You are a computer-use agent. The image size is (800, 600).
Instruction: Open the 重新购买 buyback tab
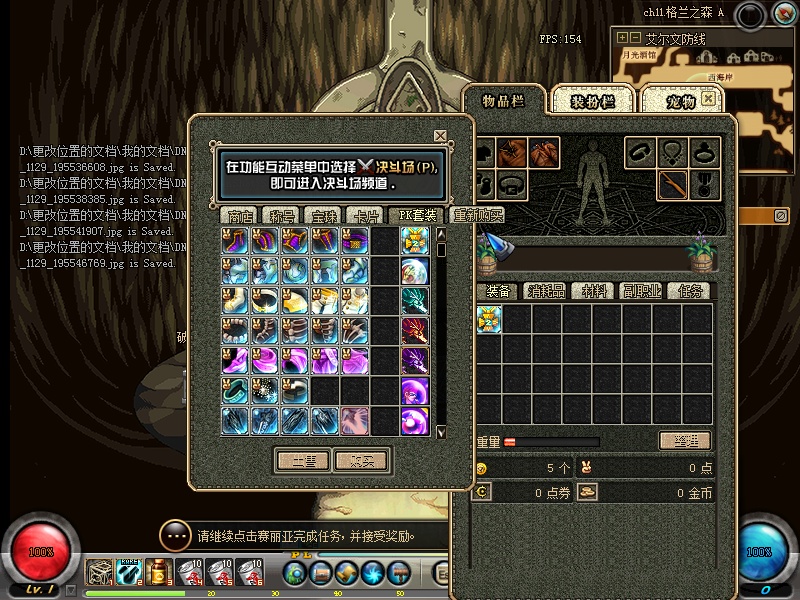click(x=477, y=215)
